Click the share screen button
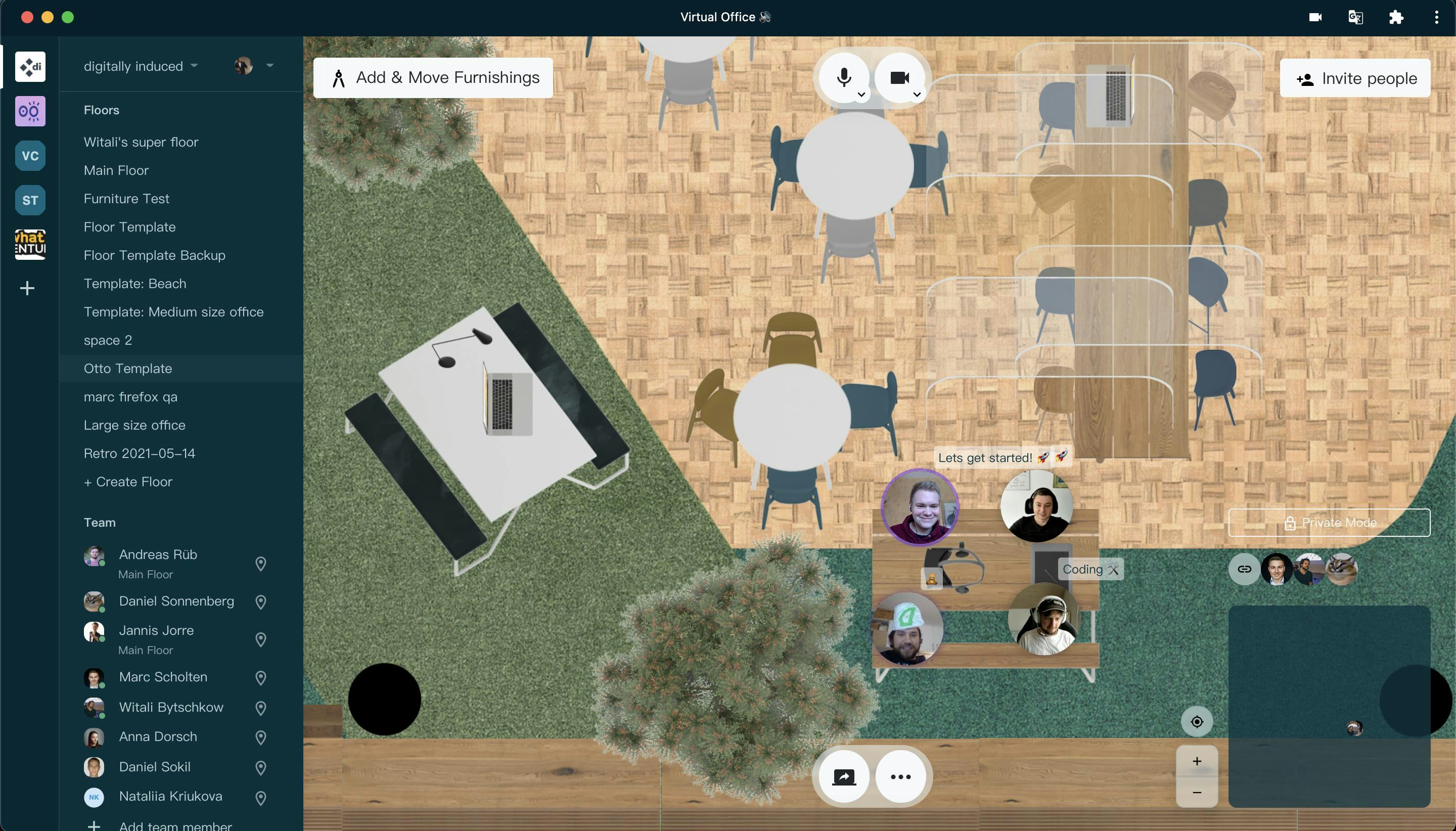 pos(844,776)
